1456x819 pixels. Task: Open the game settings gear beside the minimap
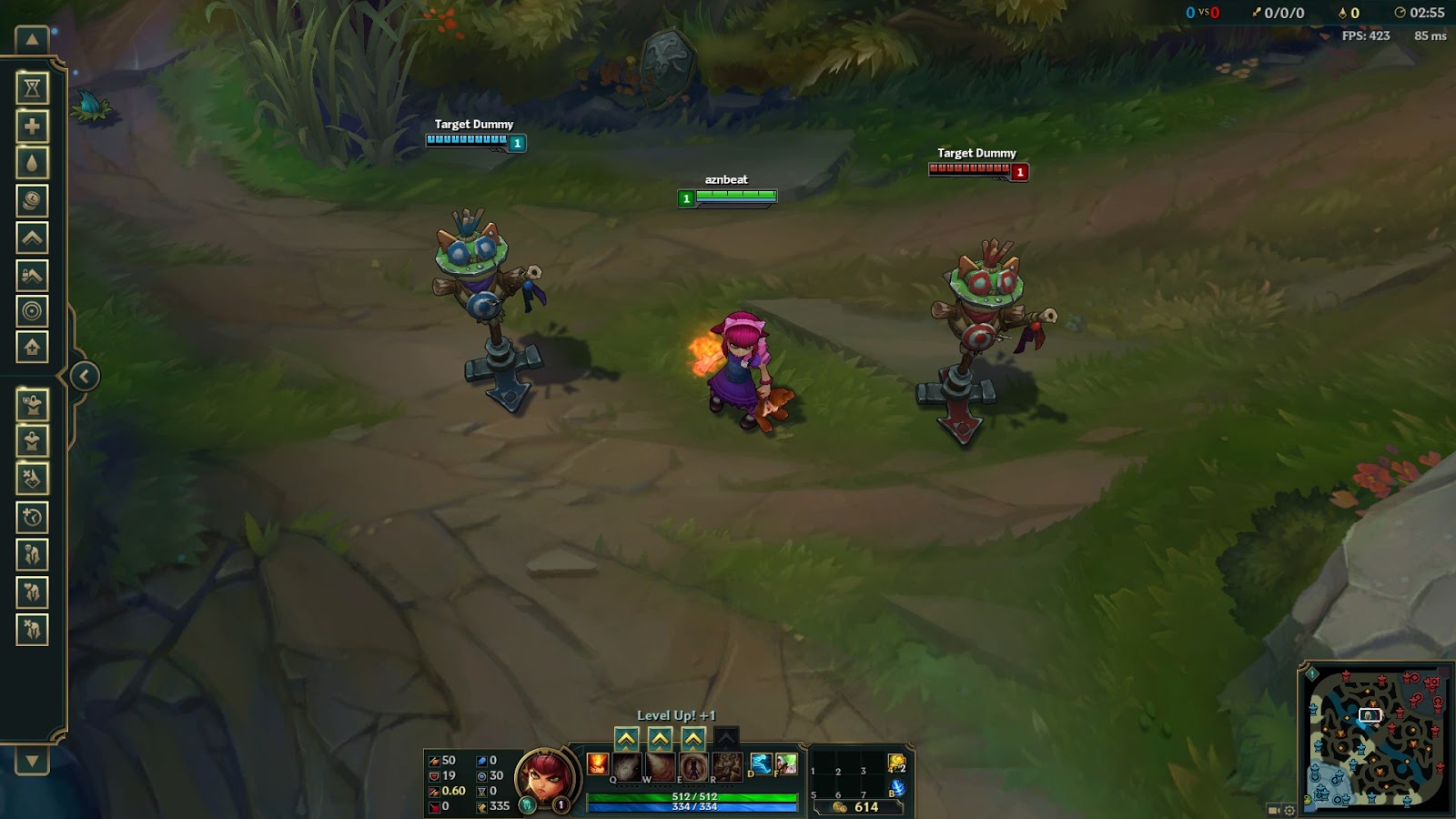coord(1289,811)
